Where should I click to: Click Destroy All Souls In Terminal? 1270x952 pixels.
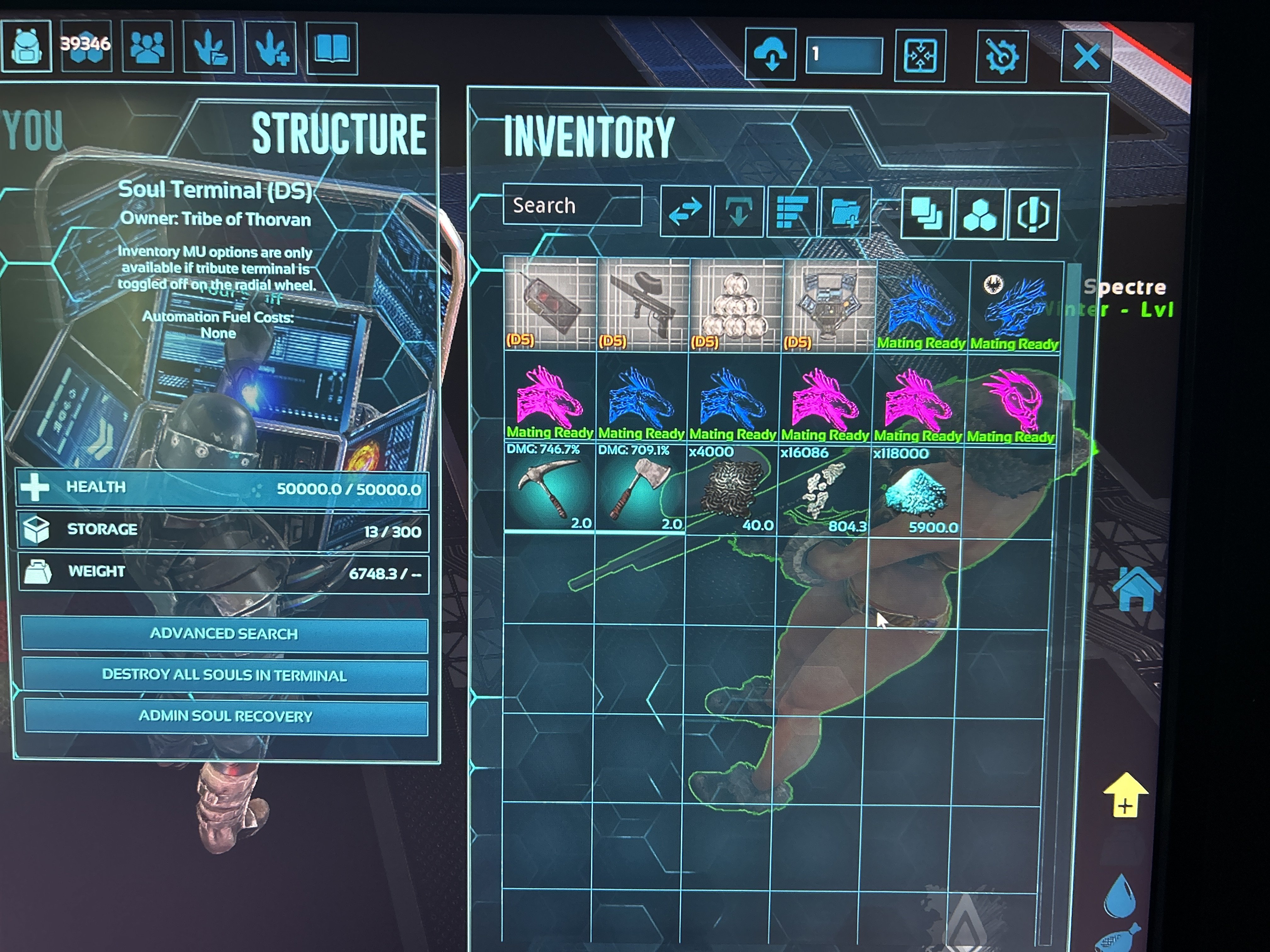(225, 675)
